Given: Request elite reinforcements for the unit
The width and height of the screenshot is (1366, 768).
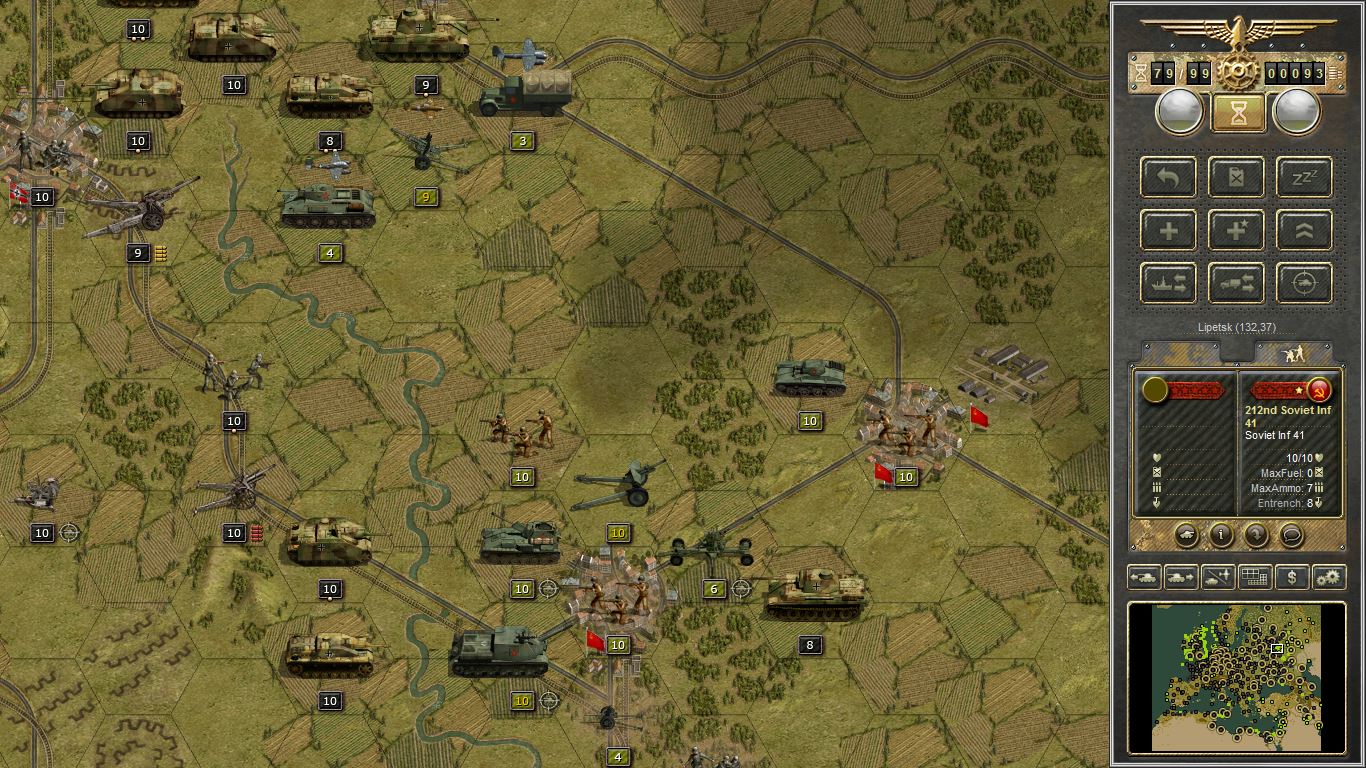Looking at the screenshot, I should click(1236, 229).
